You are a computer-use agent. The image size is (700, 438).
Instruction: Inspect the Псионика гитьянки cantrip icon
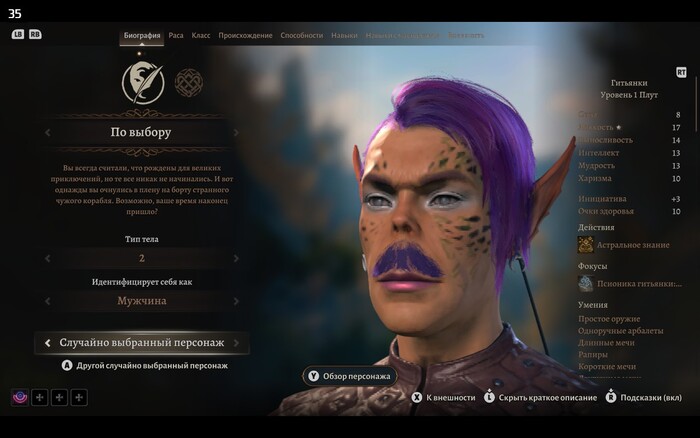click(x=586, y=284)
